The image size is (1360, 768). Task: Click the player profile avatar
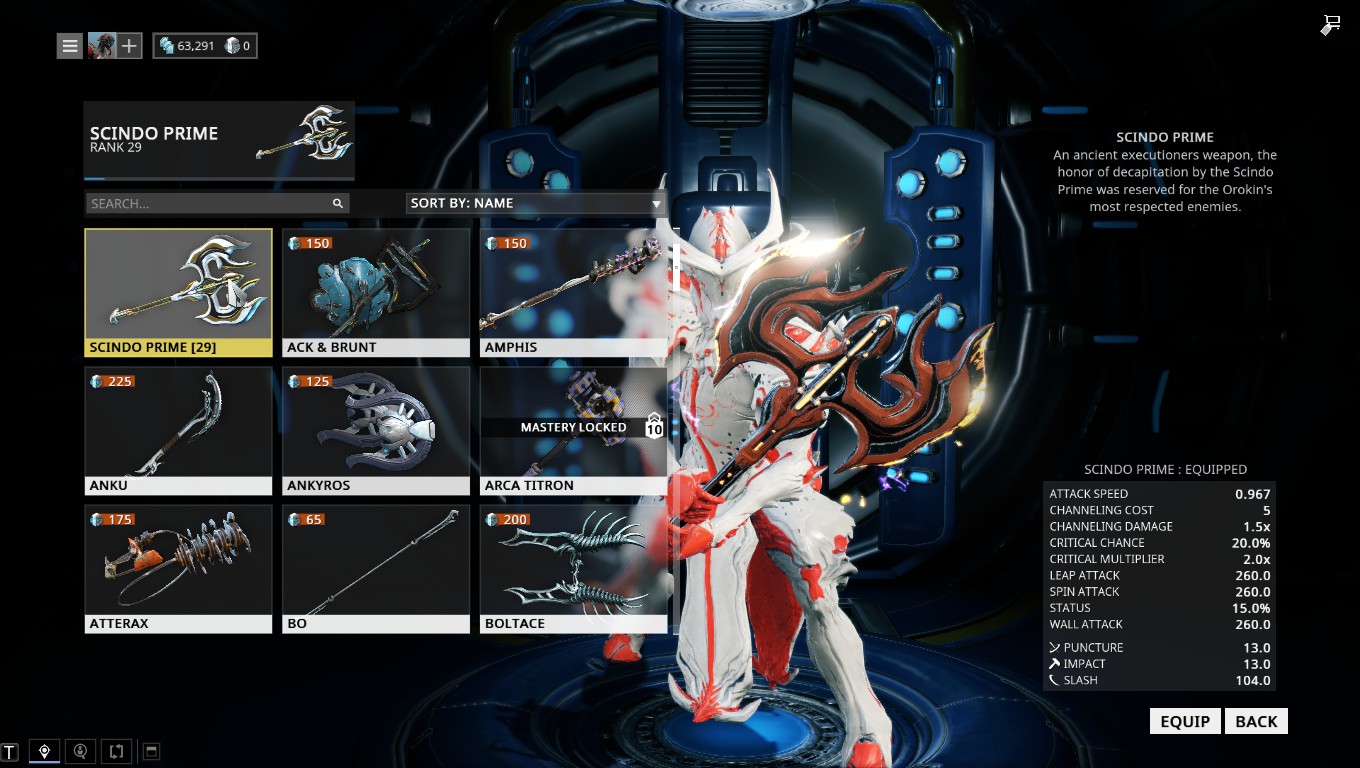(101, 46)
